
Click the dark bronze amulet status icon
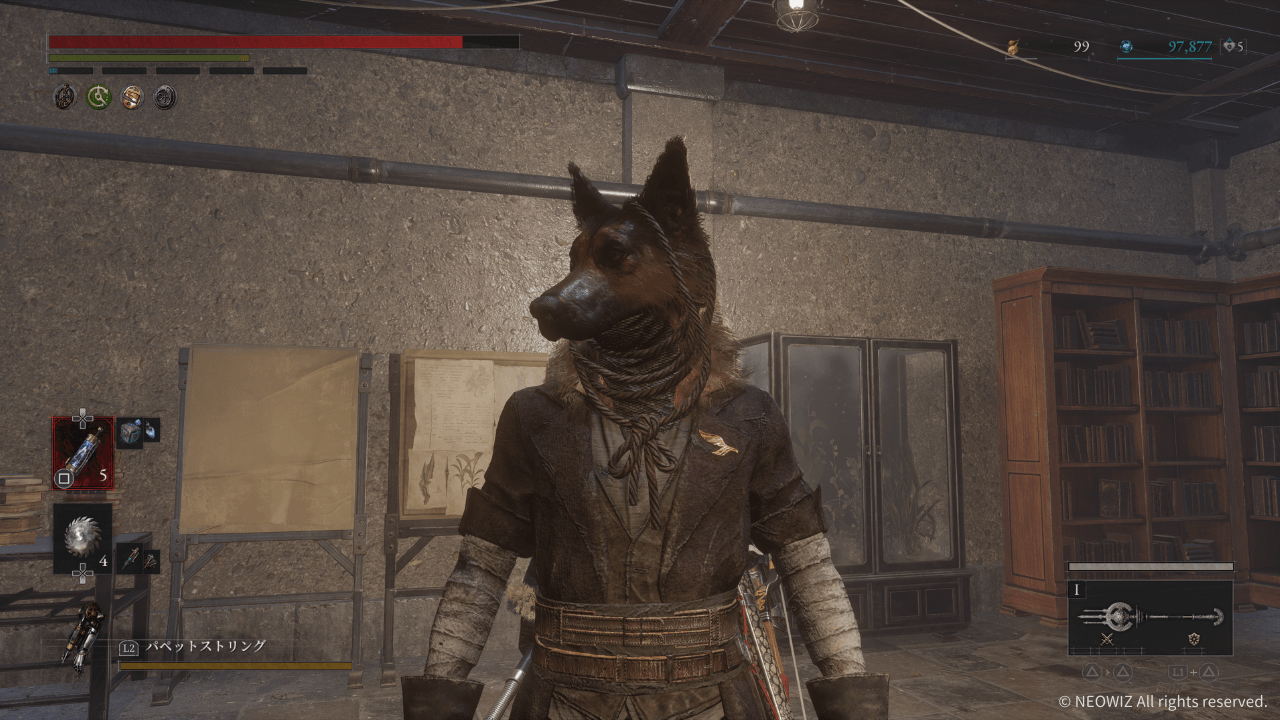tap(65, 97)
